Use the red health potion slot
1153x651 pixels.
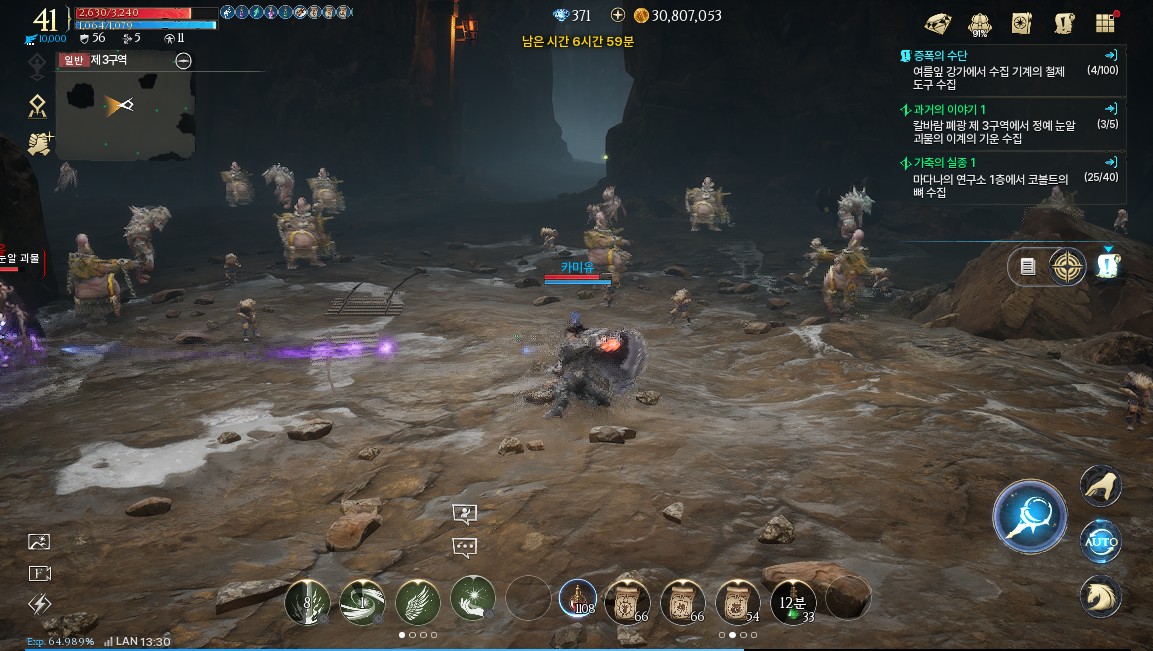[x=577, y=598]
